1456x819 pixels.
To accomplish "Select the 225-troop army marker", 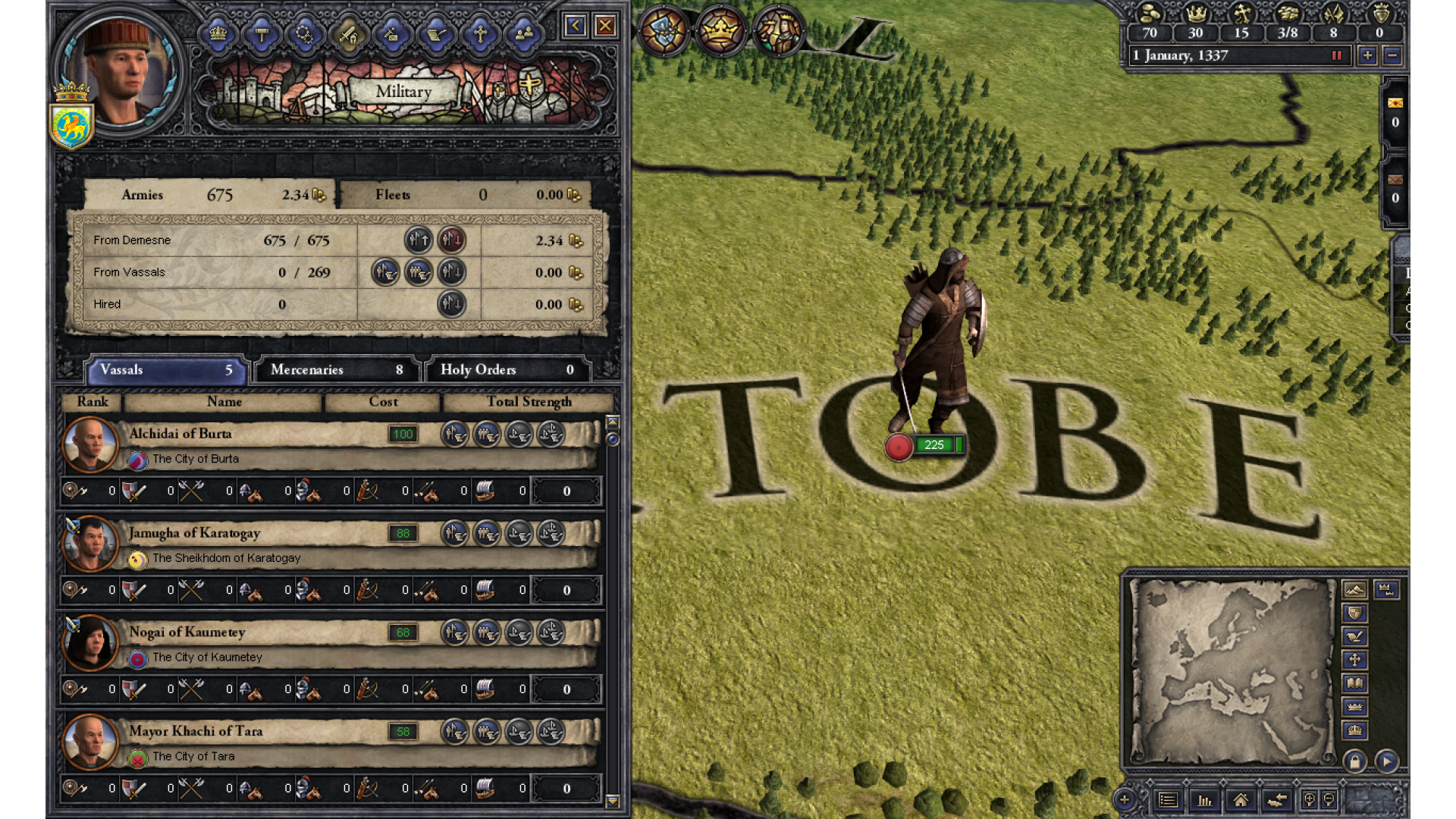I will [x=934, y=445].
